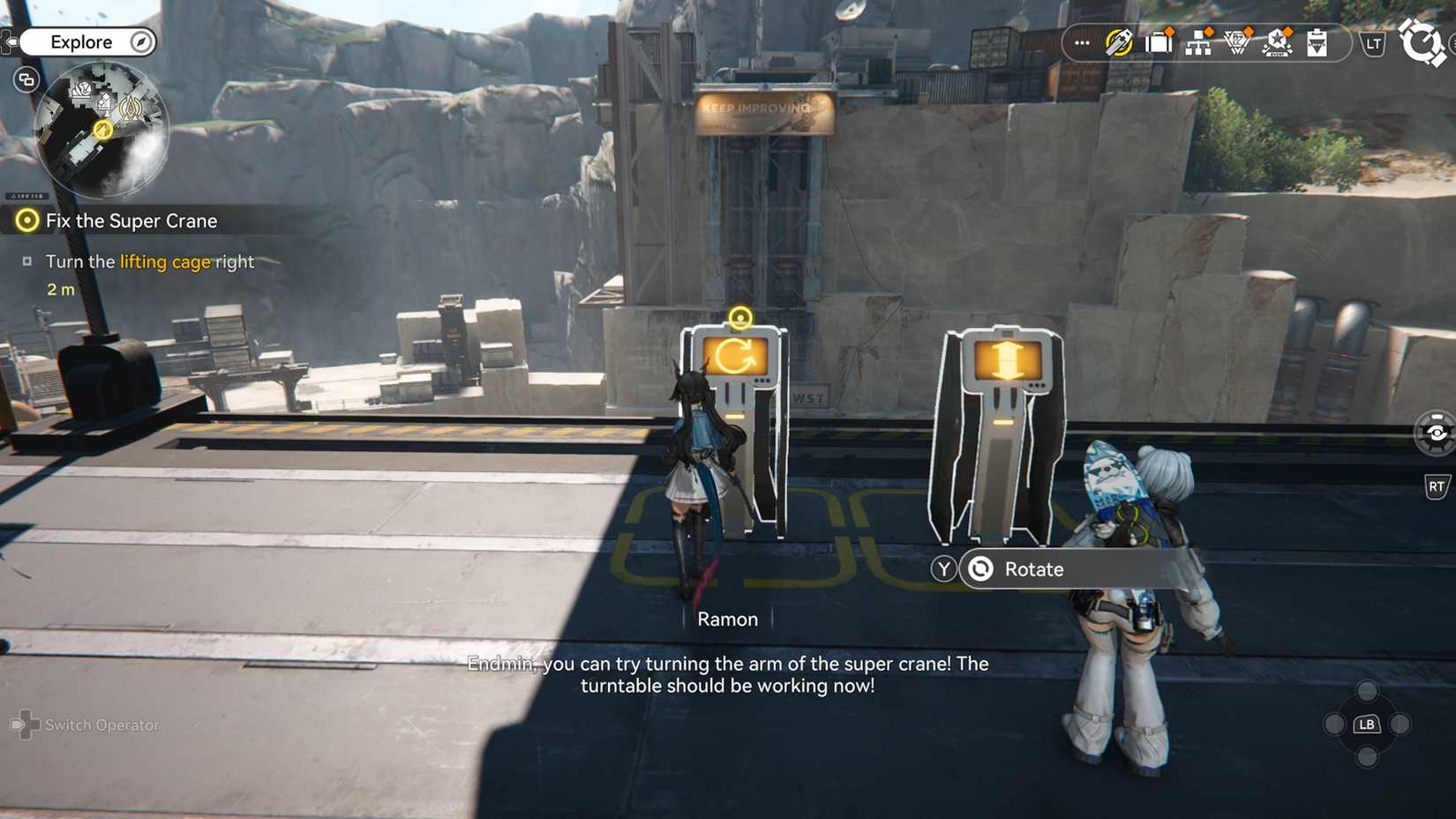Click the yellow player marker on the minimap
The image size is (1456, 819).
pyautogui.click(x=103, y=129)
